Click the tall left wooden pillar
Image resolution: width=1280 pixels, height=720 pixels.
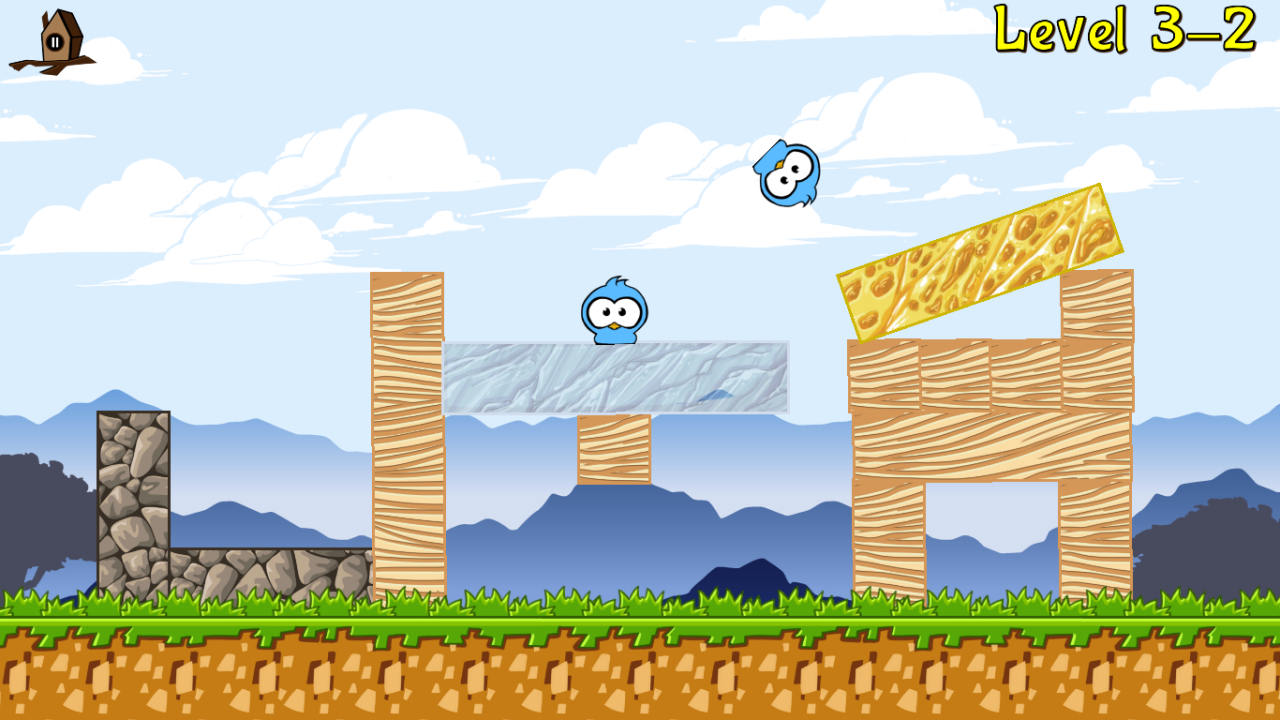coord(408,430)
